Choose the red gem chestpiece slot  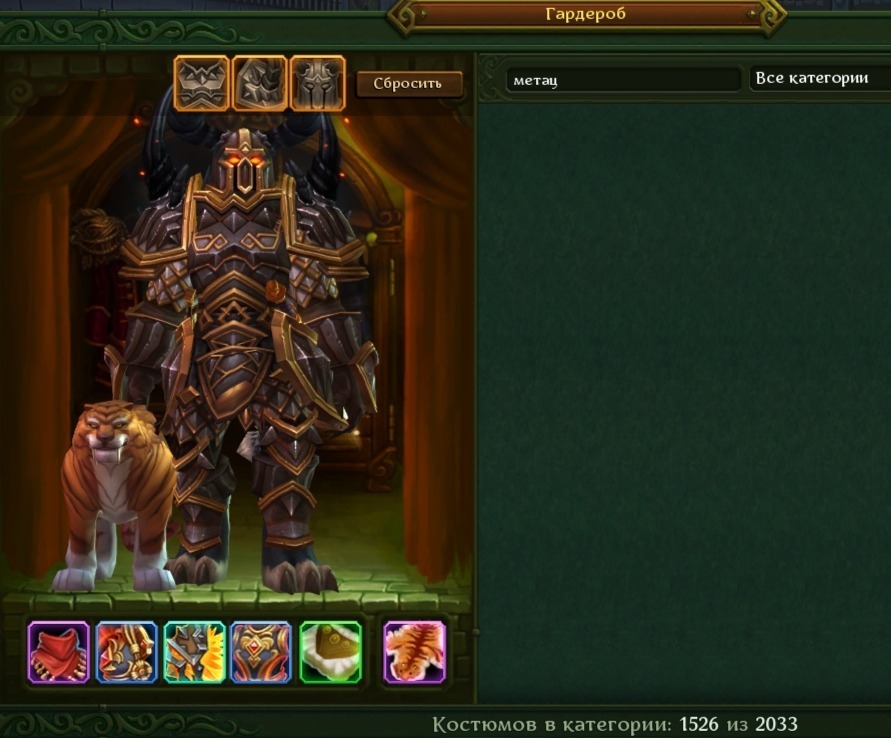261,652
